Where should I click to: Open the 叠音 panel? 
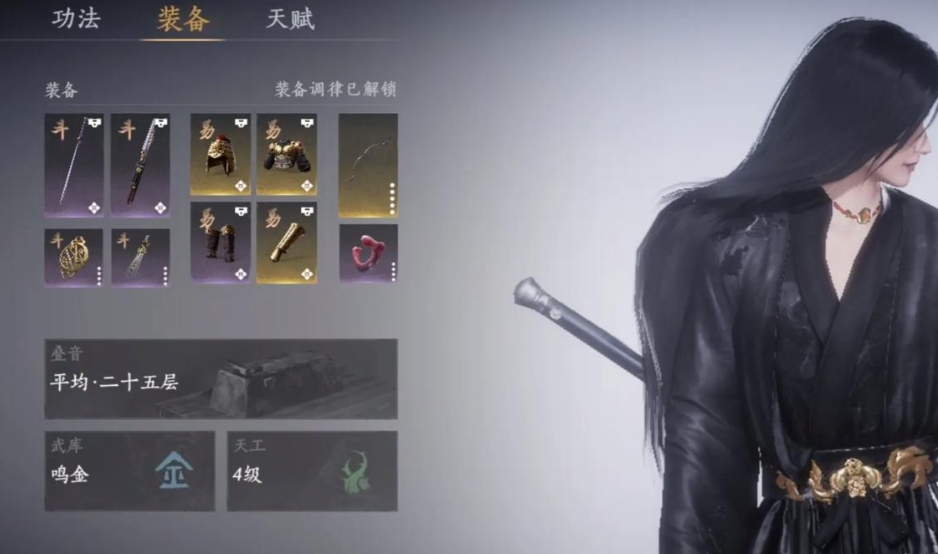(x=220, y=379)
